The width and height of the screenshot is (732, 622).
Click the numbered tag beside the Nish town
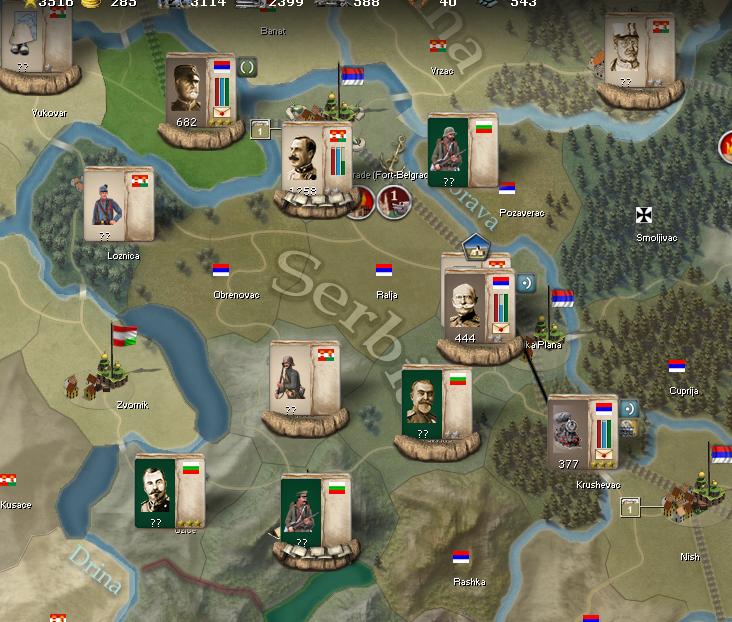(x=630, y=509)
